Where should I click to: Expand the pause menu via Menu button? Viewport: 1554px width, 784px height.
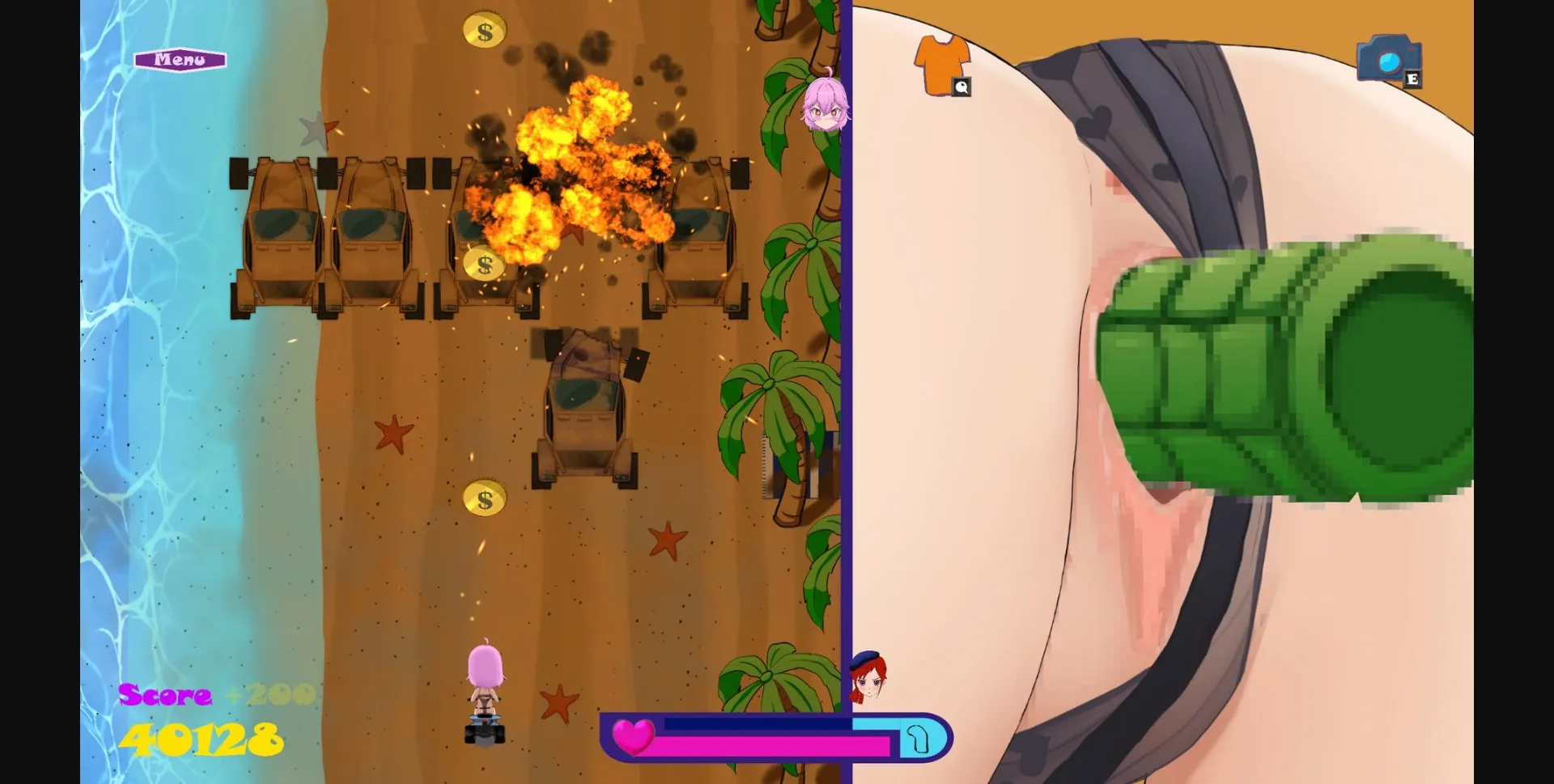[x=181, y=59]
